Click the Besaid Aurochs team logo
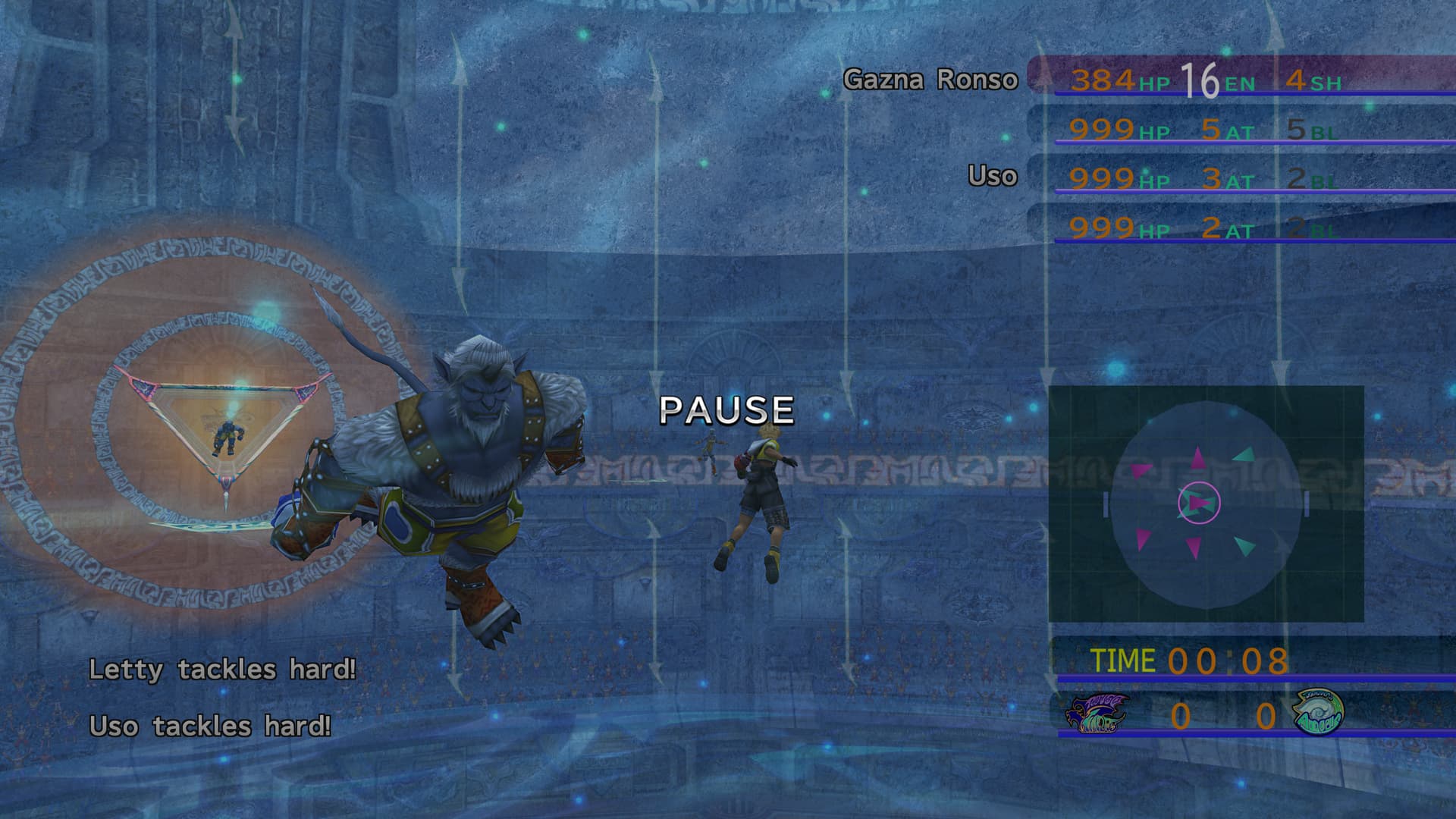 pyautogui.click(x=1317, y=713)
